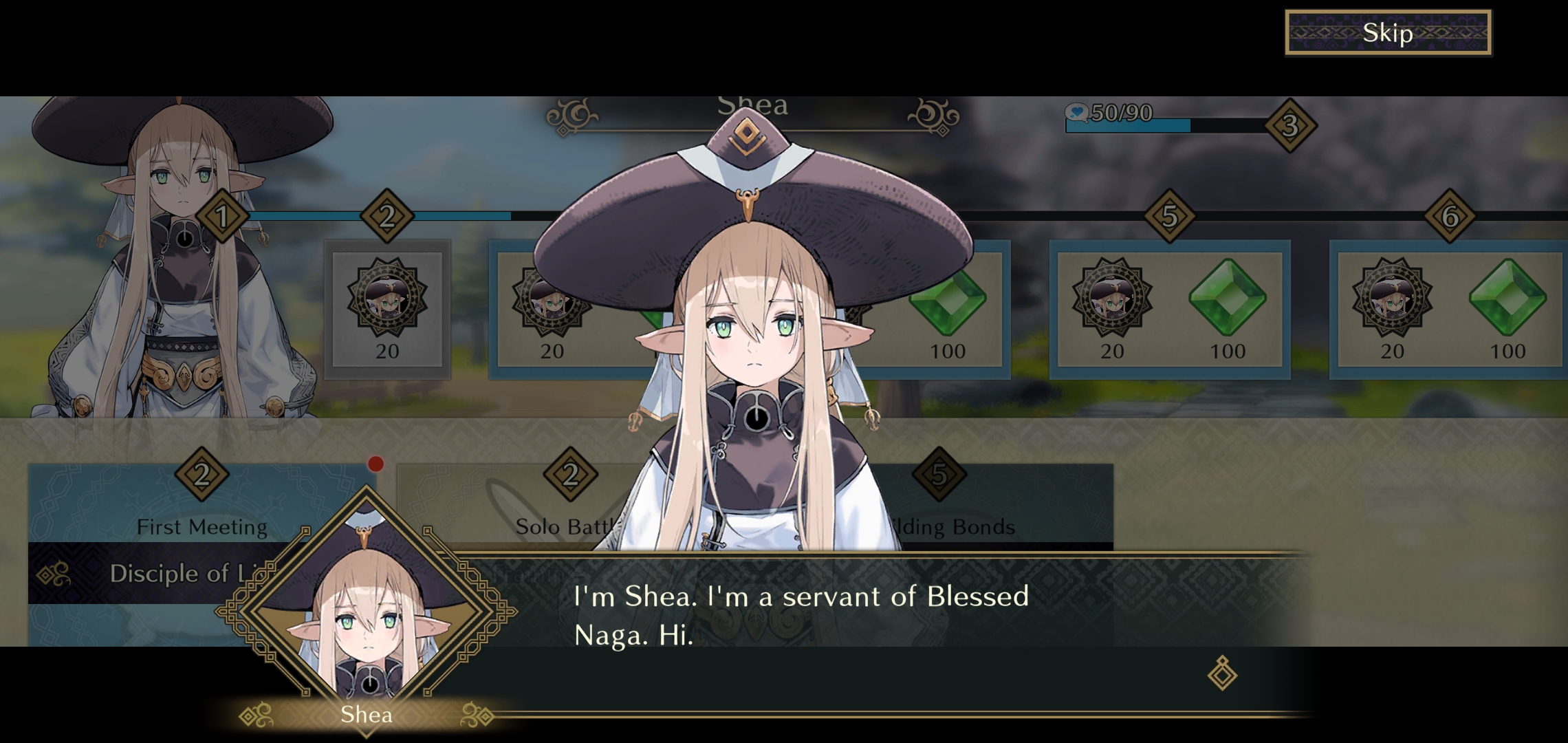
Task: Choose the bond level 5 reward panel
Action: tap(1169, 310)
